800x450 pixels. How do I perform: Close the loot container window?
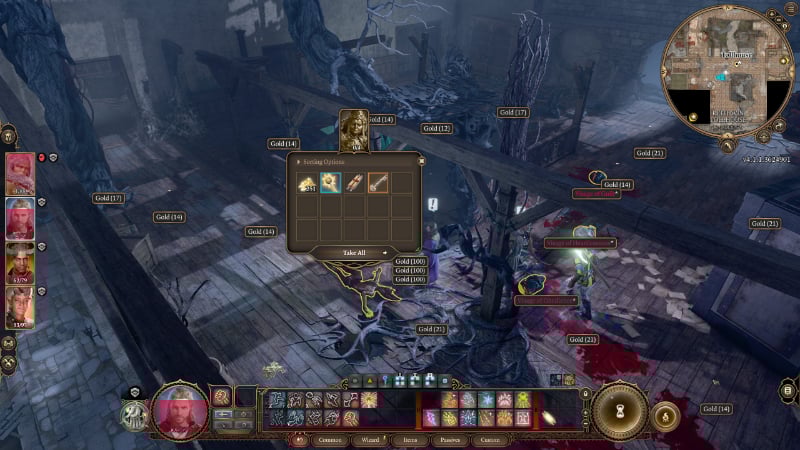(421, 159)
